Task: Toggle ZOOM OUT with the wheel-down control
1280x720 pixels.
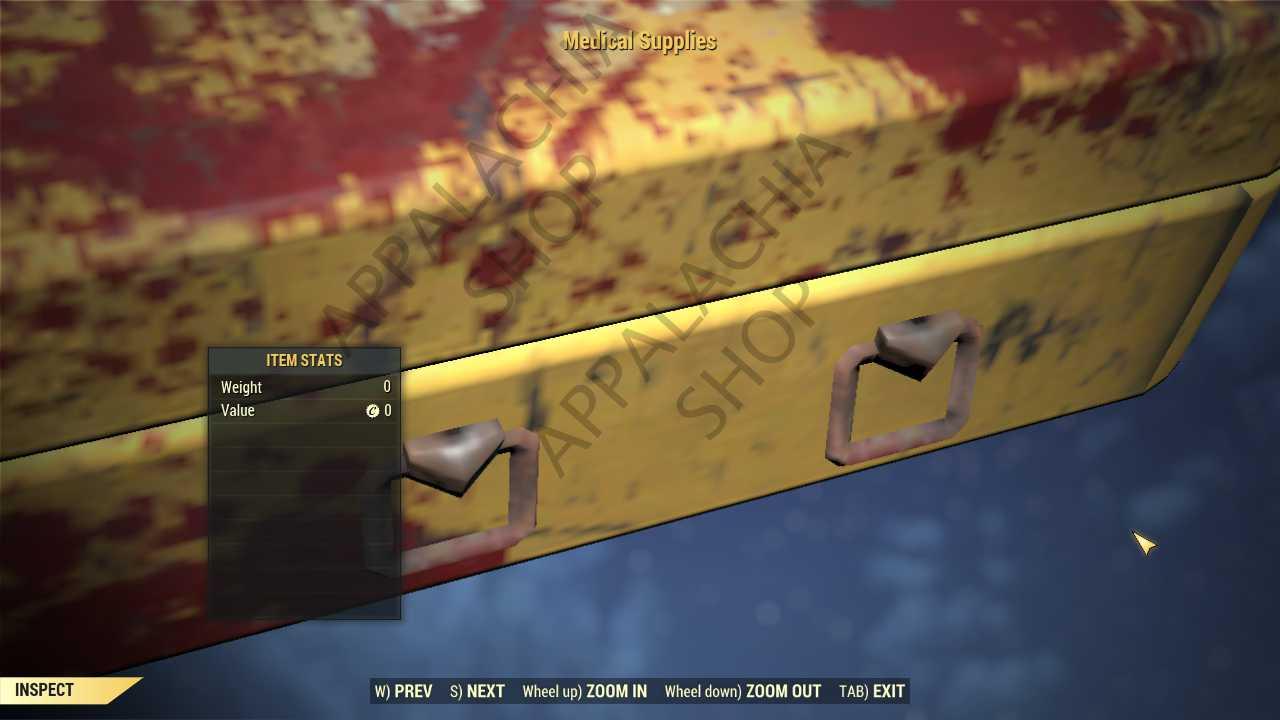Action: (x=744, y=691)
